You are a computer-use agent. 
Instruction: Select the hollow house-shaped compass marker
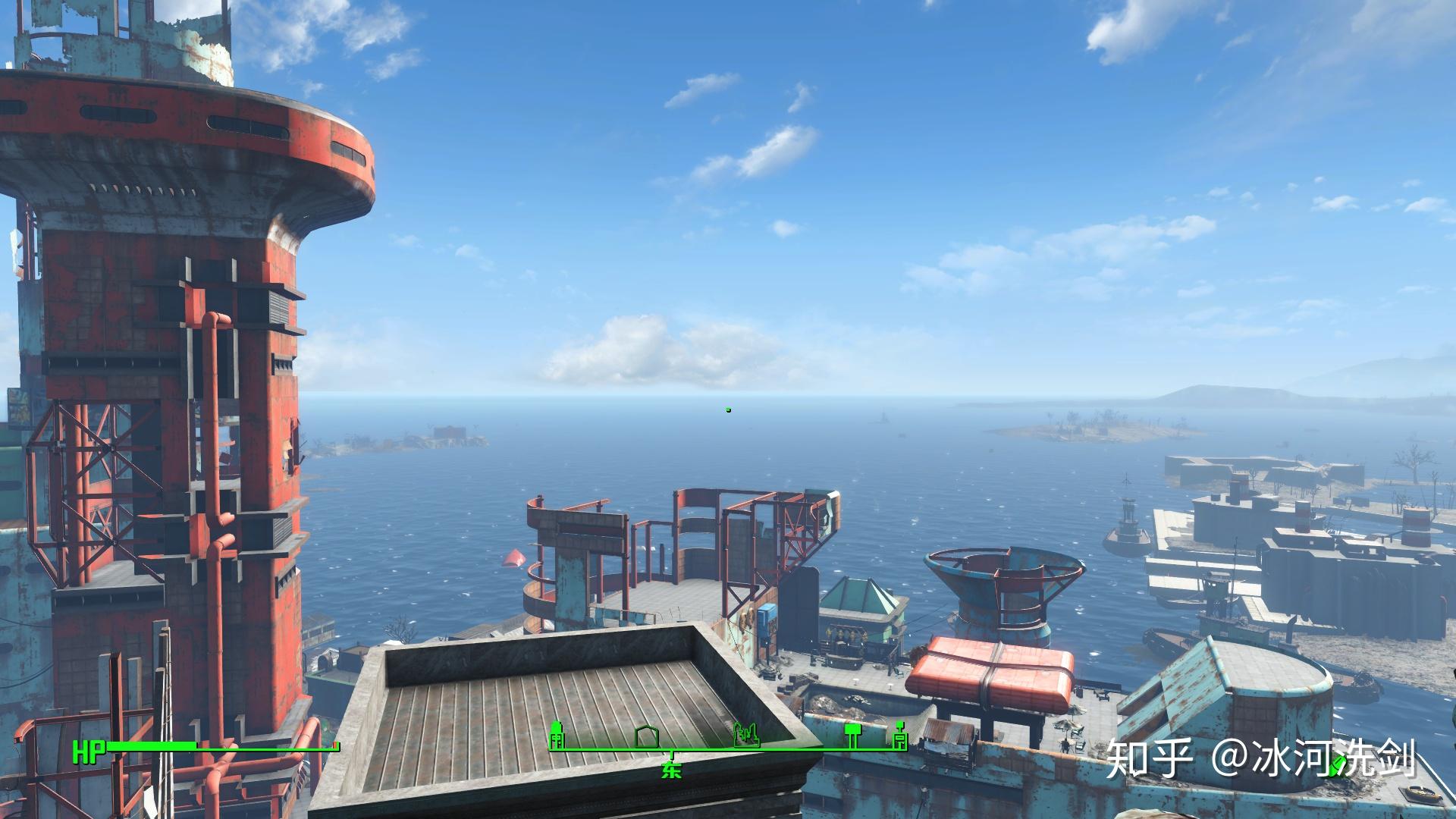[x=648, y=736]
